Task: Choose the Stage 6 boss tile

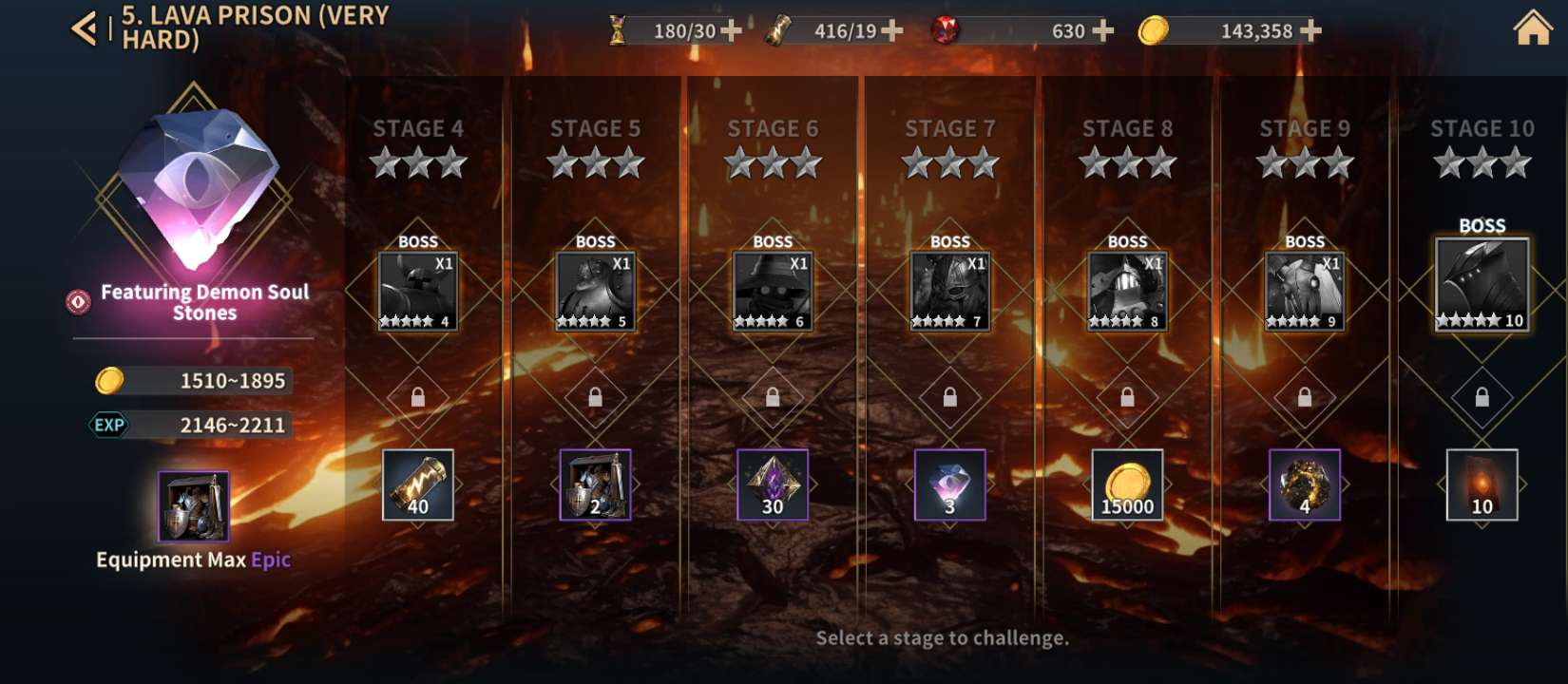Action: 773,291
